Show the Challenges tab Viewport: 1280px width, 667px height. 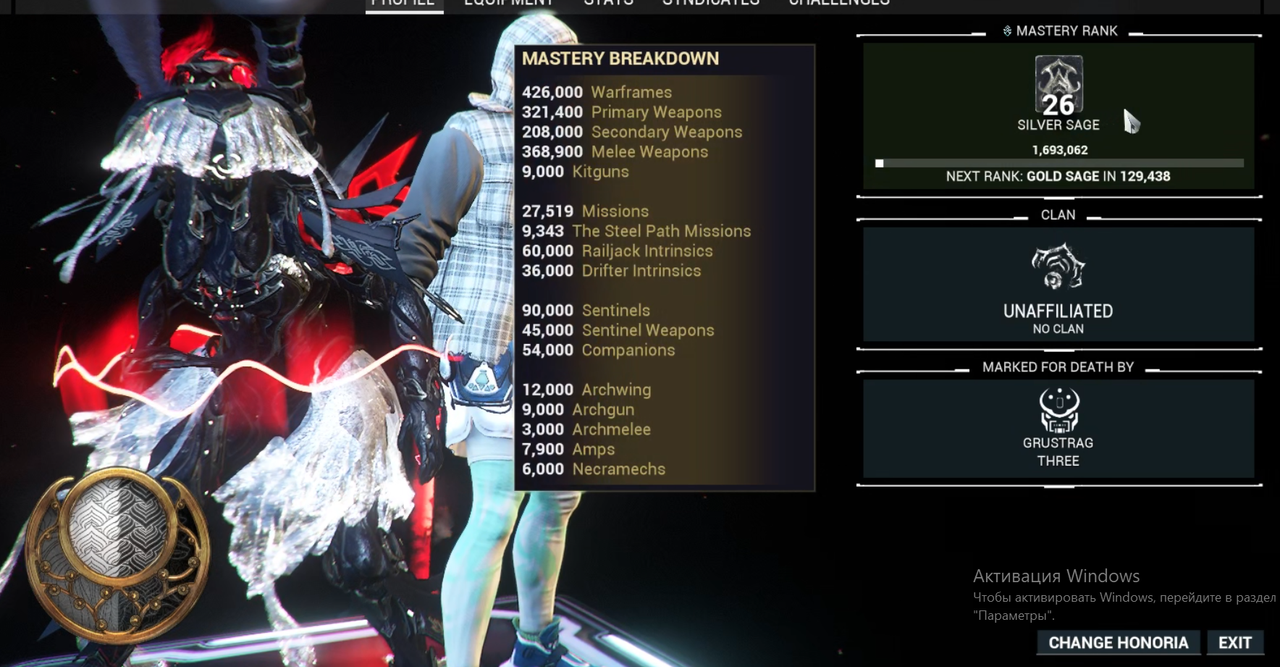click(x=838, y=3)
